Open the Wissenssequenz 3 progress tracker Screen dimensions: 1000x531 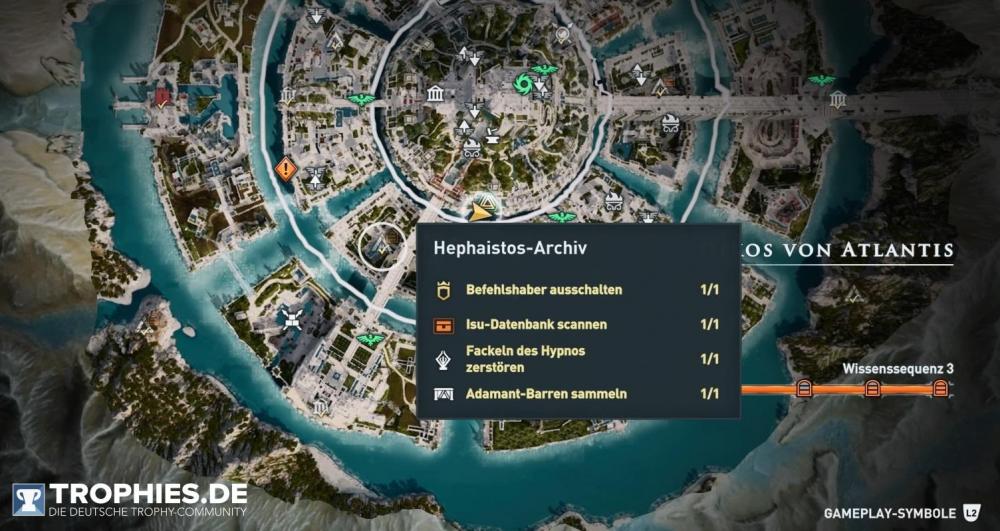pyautogui.click(x=870, y=387)
